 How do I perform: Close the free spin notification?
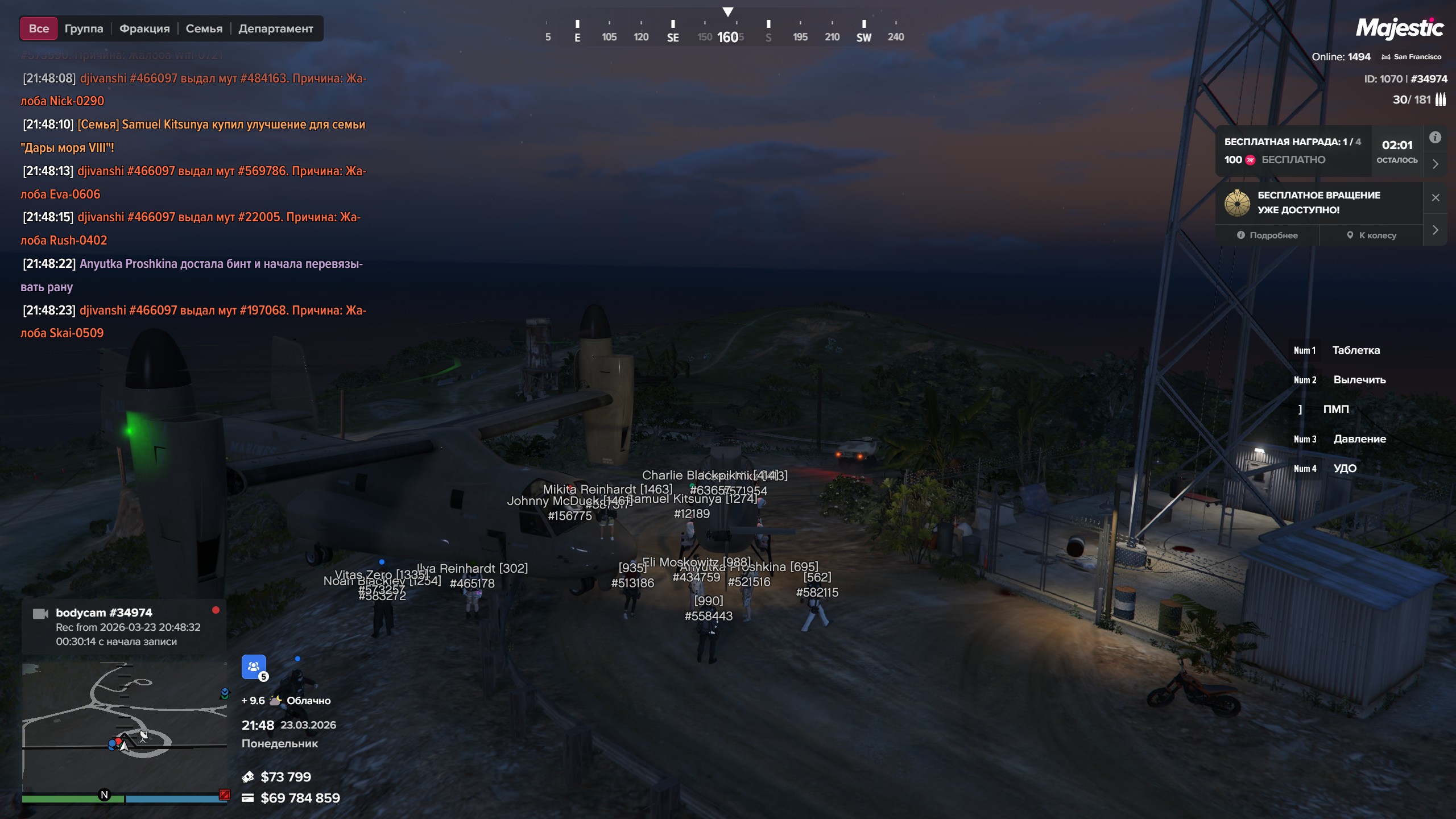(x=1435, y=197)
